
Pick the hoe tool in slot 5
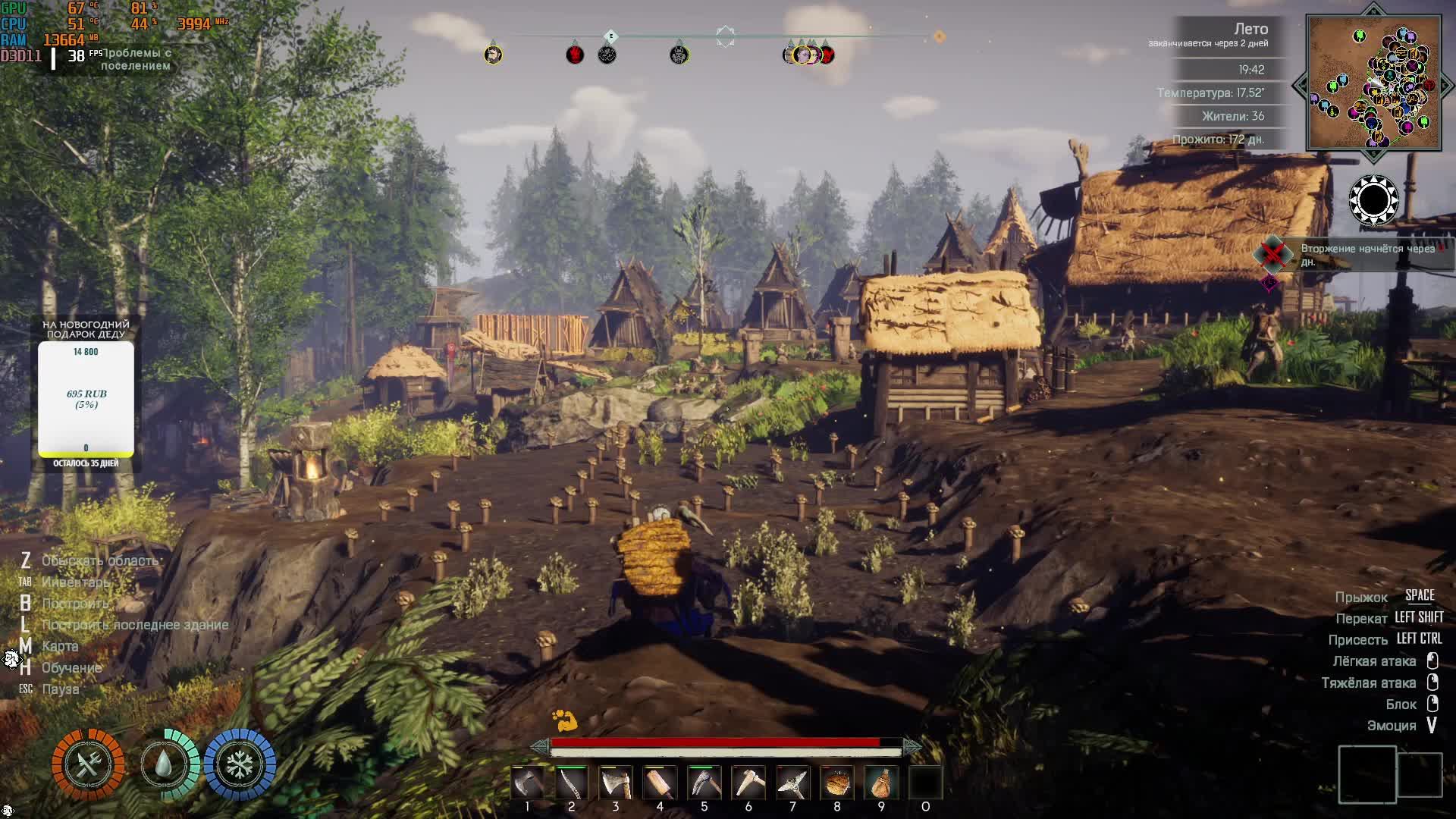point(704,783)
